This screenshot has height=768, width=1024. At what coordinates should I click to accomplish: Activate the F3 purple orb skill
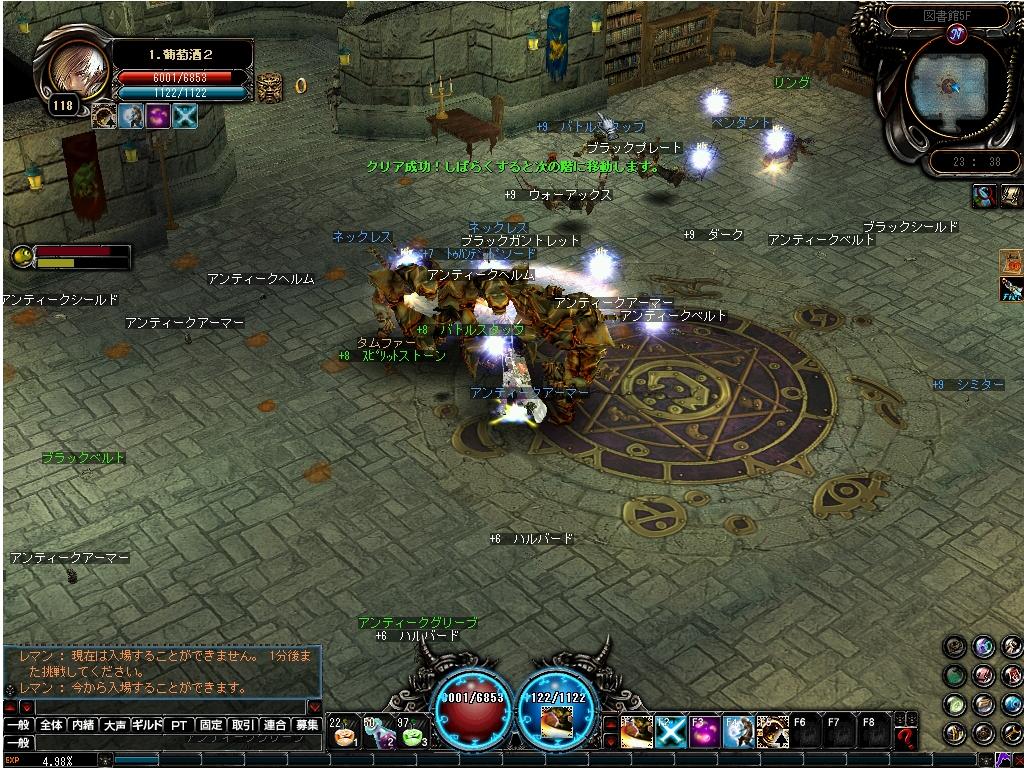(x=704, y=732)
